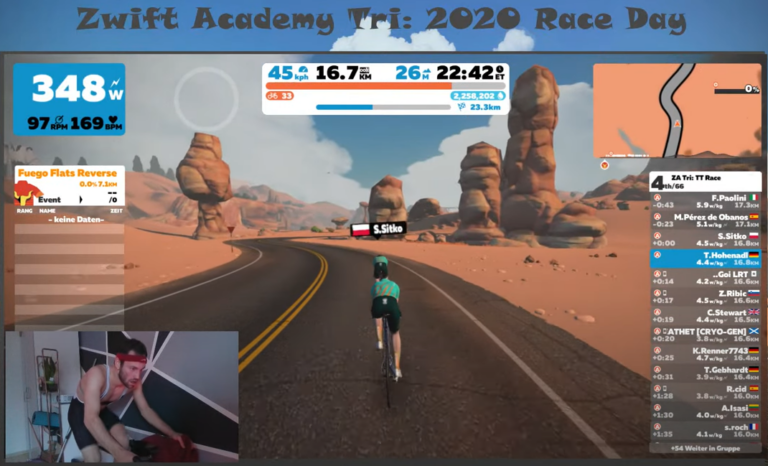The width and height of the screenshot is (768, 466).
Task: Select the S.Sitko row in nearby riders
Action: pos(705,239)
